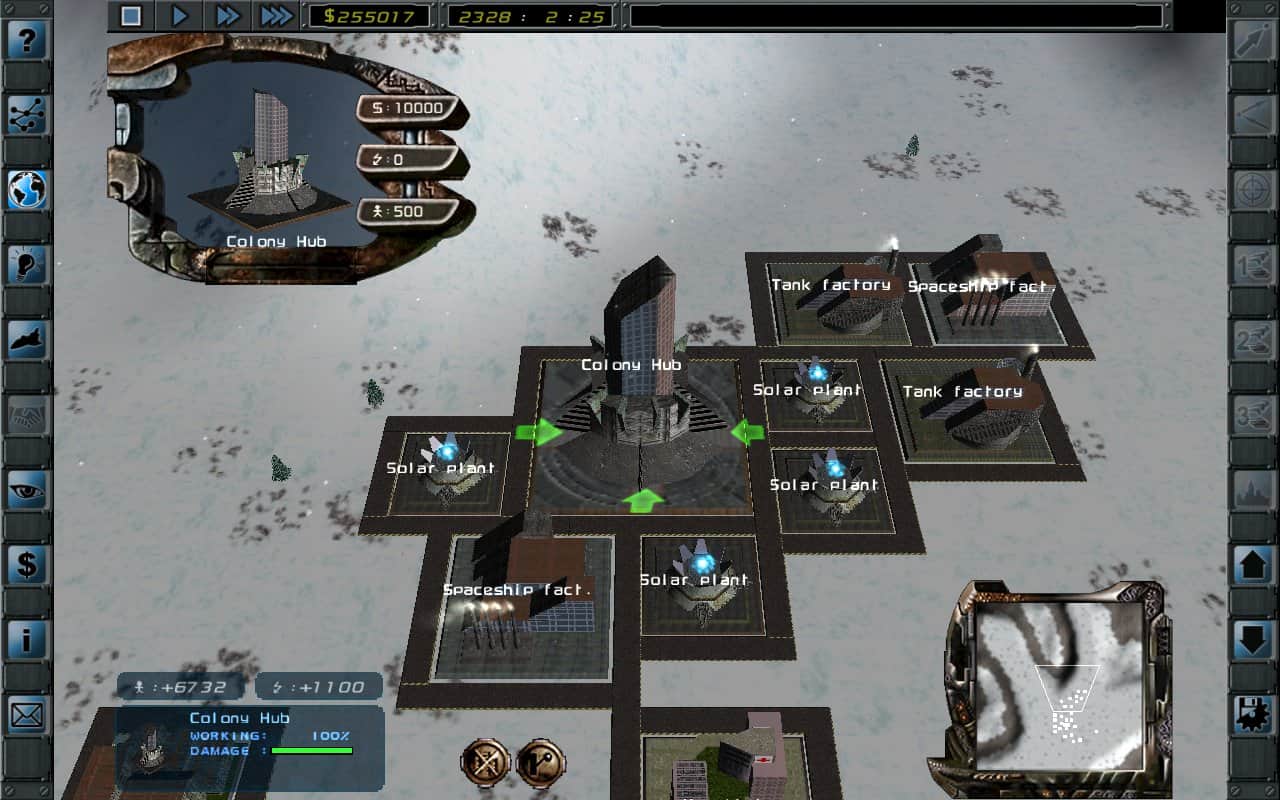Screen dimensions: 1280x800
Task: Open the eye espionage screen
Action: point(27,490)
